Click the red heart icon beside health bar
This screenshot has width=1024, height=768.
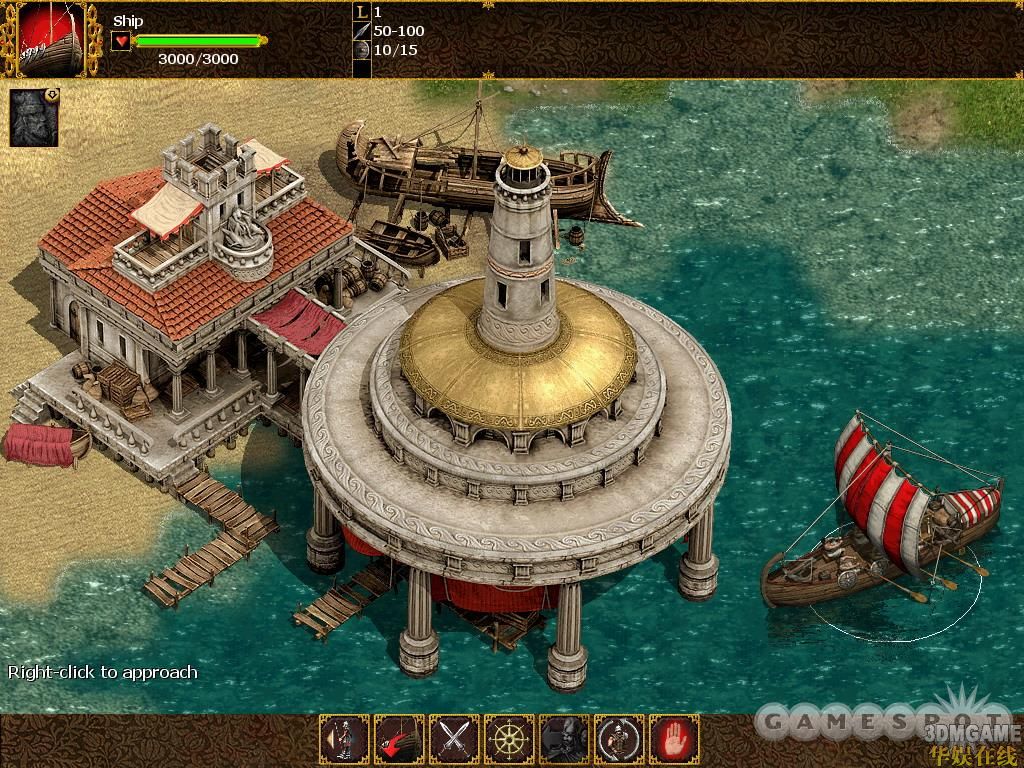pyautogui.click(x=121, y=41)
